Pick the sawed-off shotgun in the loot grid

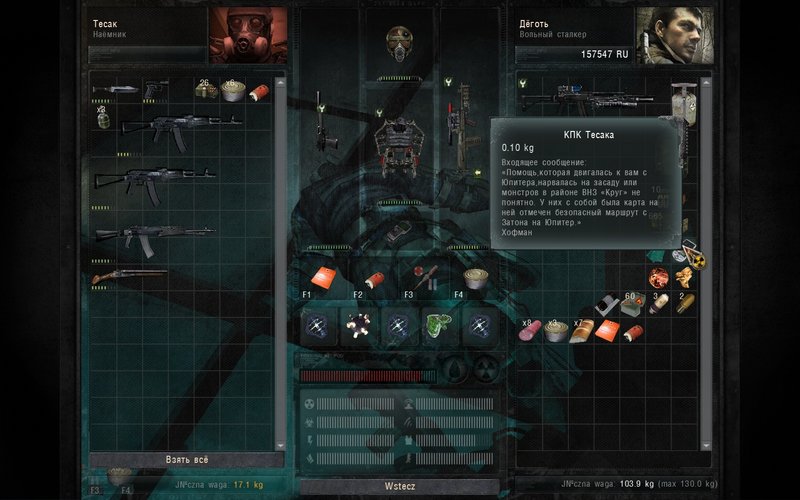(x=130, y=275)
